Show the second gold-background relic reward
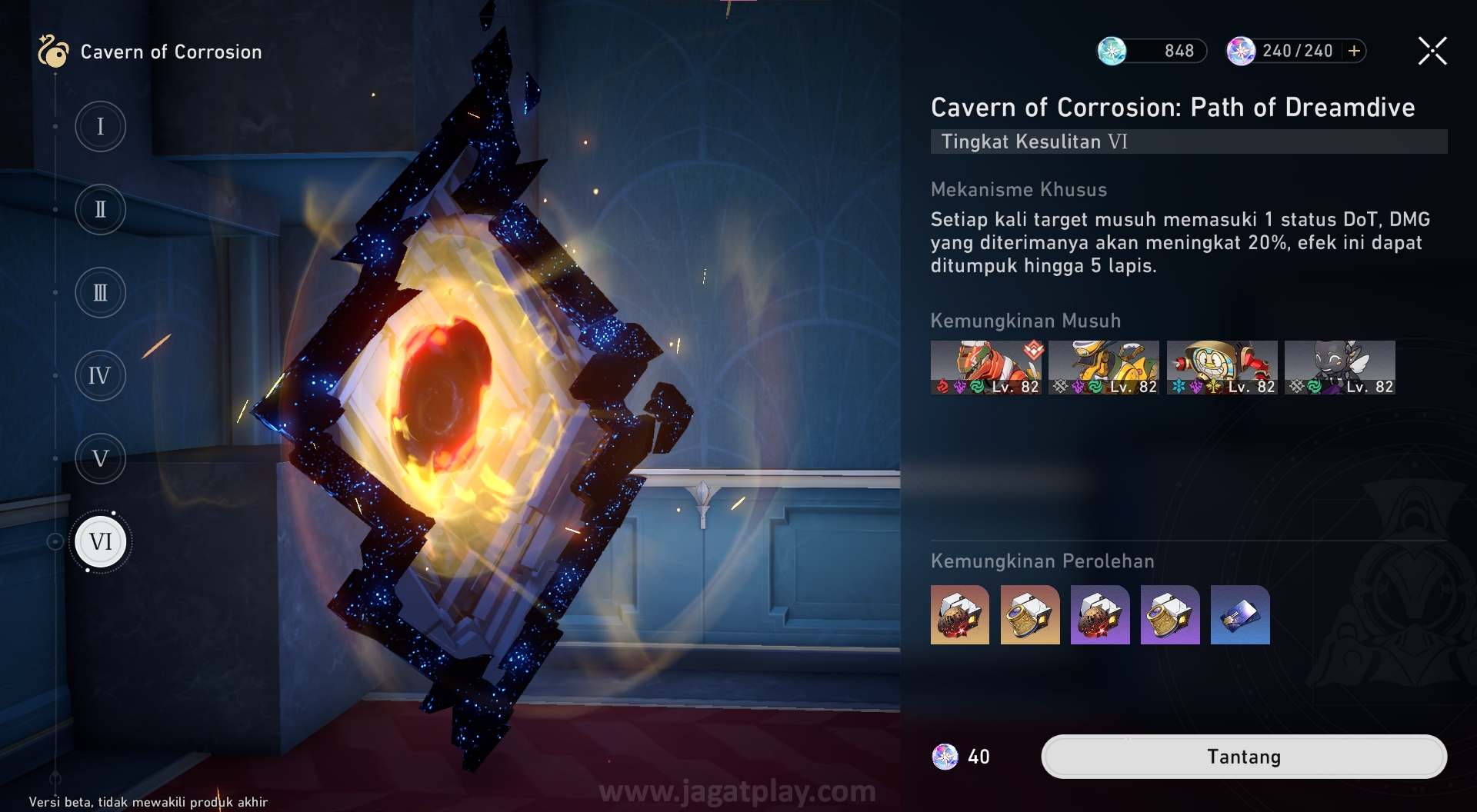The height and width of the screenshot is (812, 1477). pos(1030,614)
